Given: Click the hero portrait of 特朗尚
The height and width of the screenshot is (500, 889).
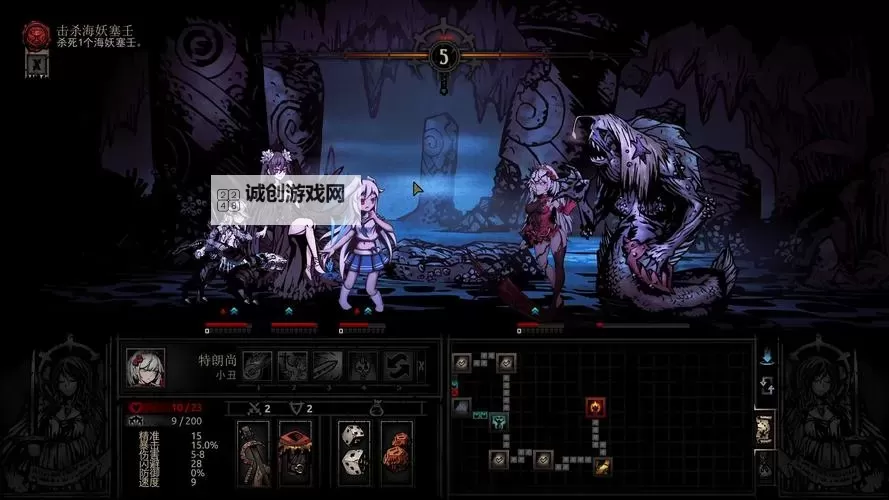Looking at the screenshot, I should (x=145, y=367).
